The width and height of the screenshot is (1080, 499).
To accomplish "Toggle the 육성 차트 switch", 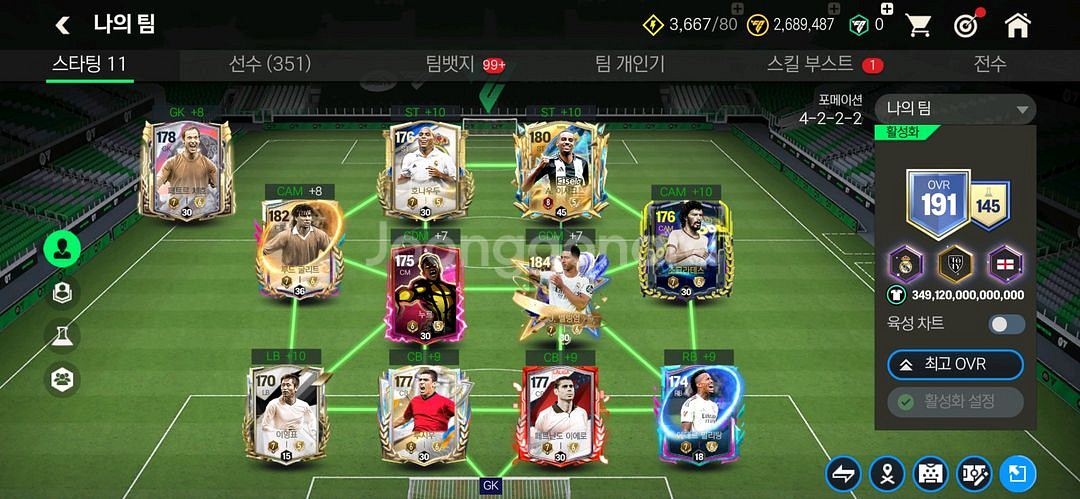I will click(x=1006, y=324).
